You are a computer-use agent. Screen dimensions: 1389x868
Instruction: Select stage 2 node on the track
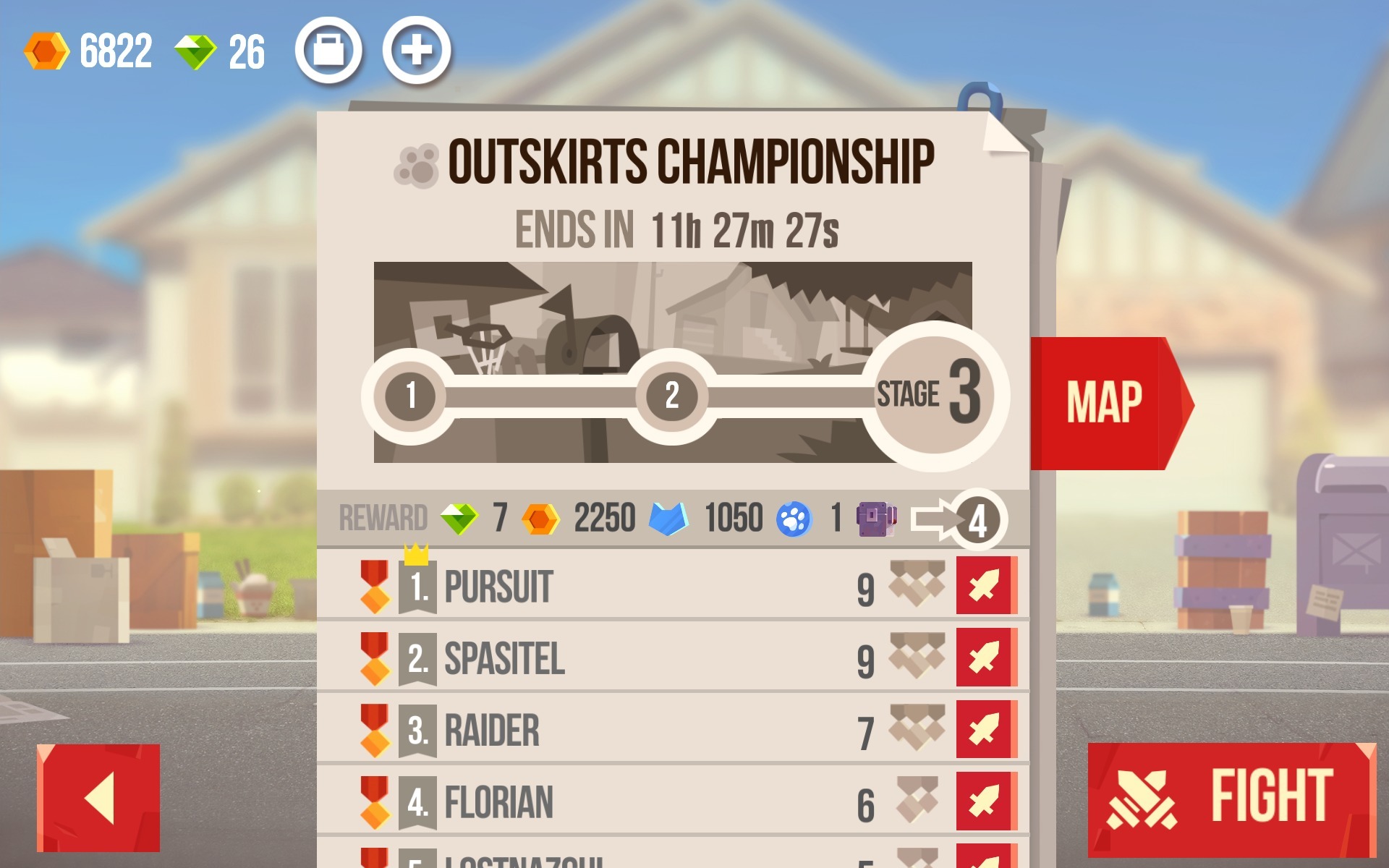coord(671,396)
